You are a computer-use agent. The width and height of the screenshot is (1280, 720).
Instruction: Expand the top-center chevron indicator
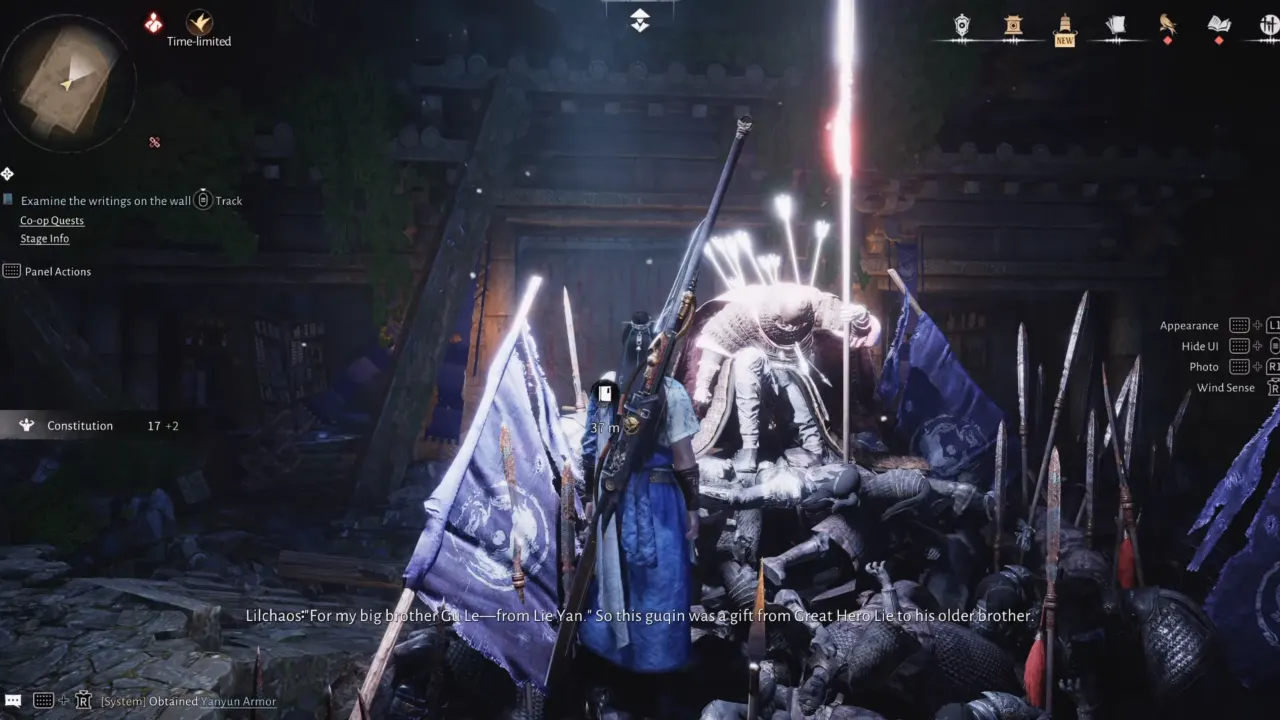click(638, 18)
